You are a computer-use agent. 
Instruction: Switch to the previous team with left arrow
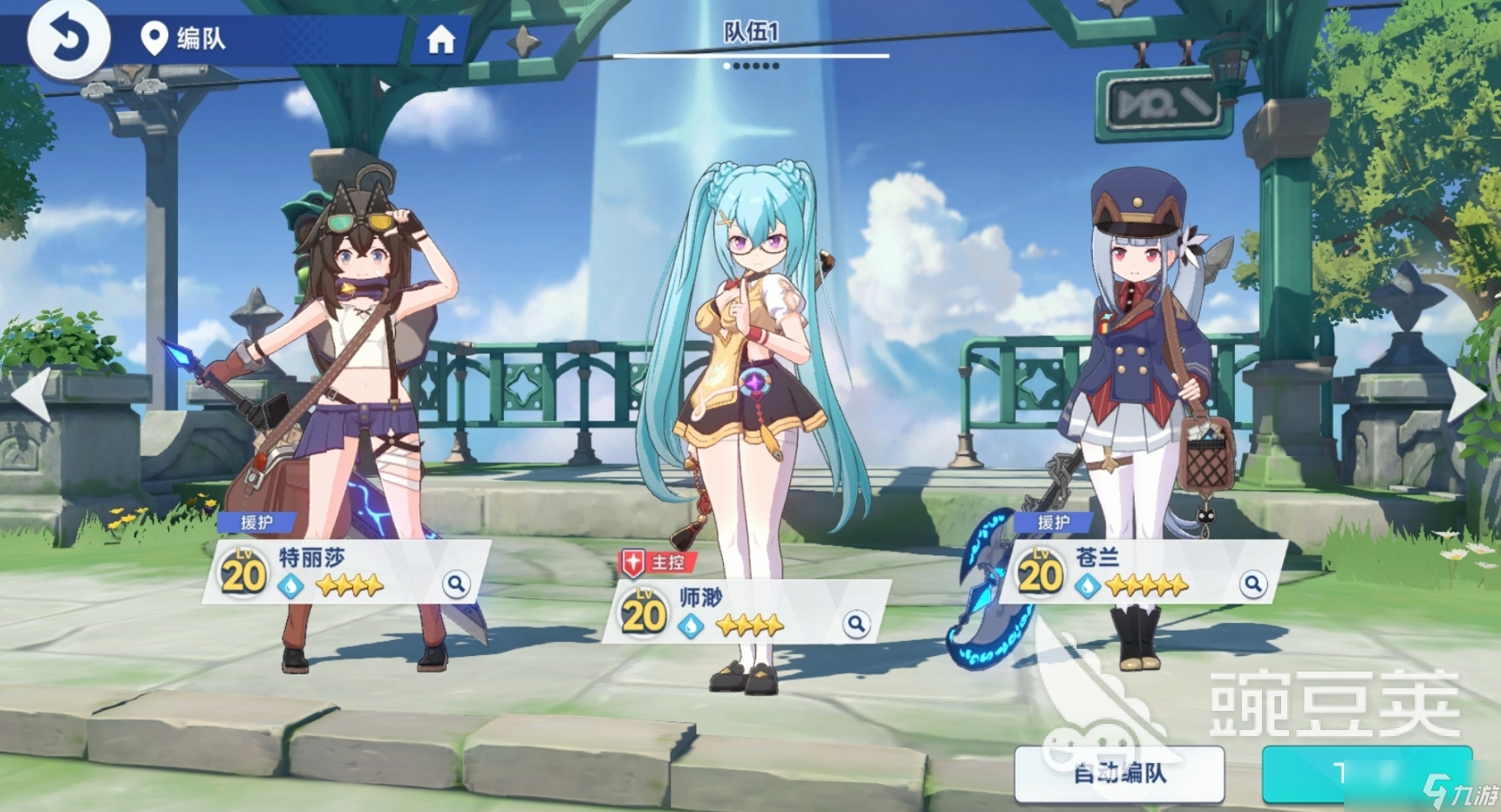(x=31, y=394)
